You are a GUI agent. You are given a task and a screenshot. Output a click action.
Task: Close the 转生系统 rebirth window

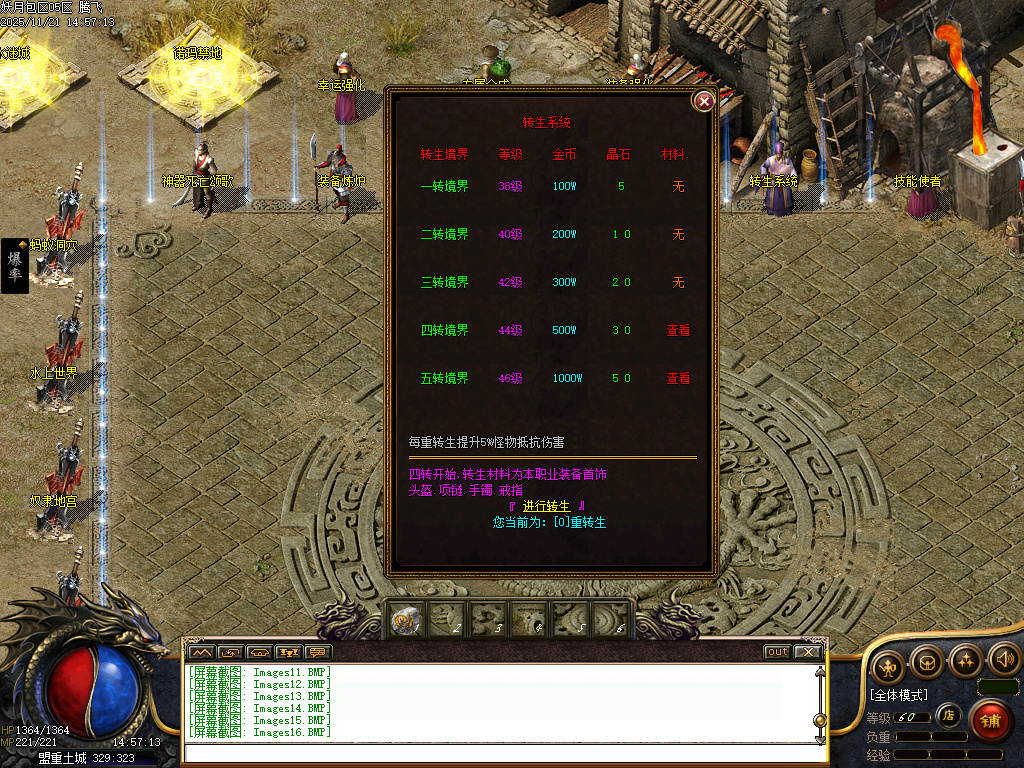point(704,101)
